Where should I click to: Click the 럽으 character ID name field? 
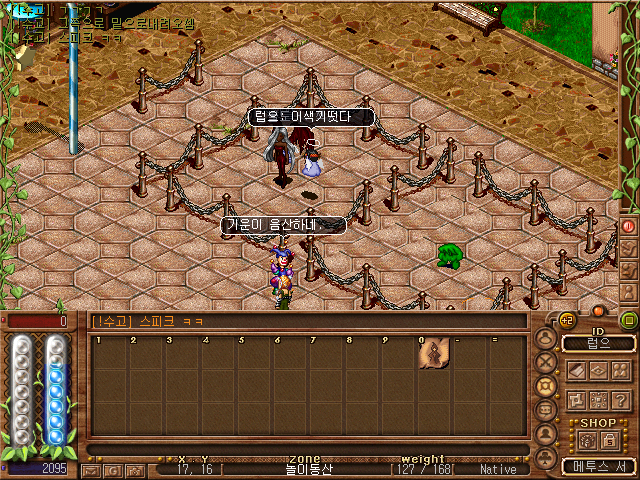click(598, 343)
